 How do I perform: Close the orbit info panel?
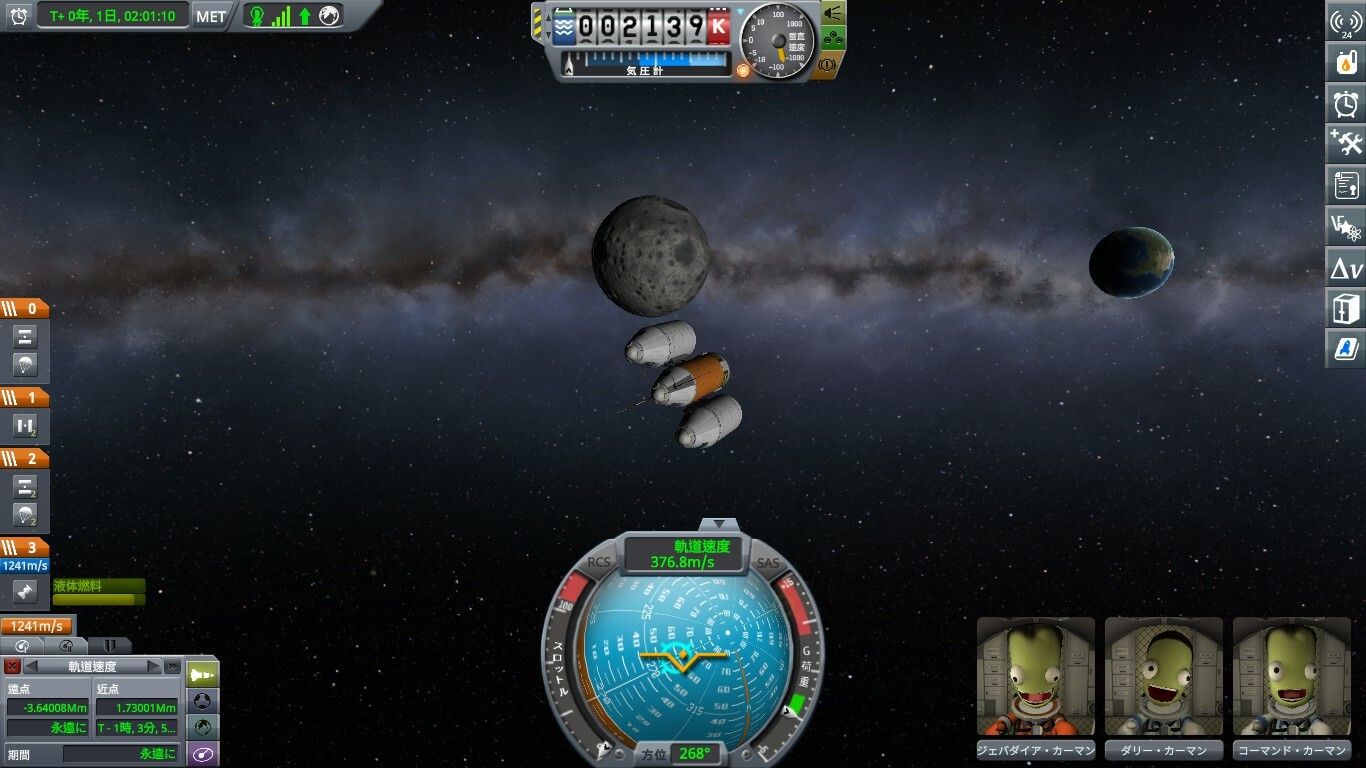tap(12, 666)
